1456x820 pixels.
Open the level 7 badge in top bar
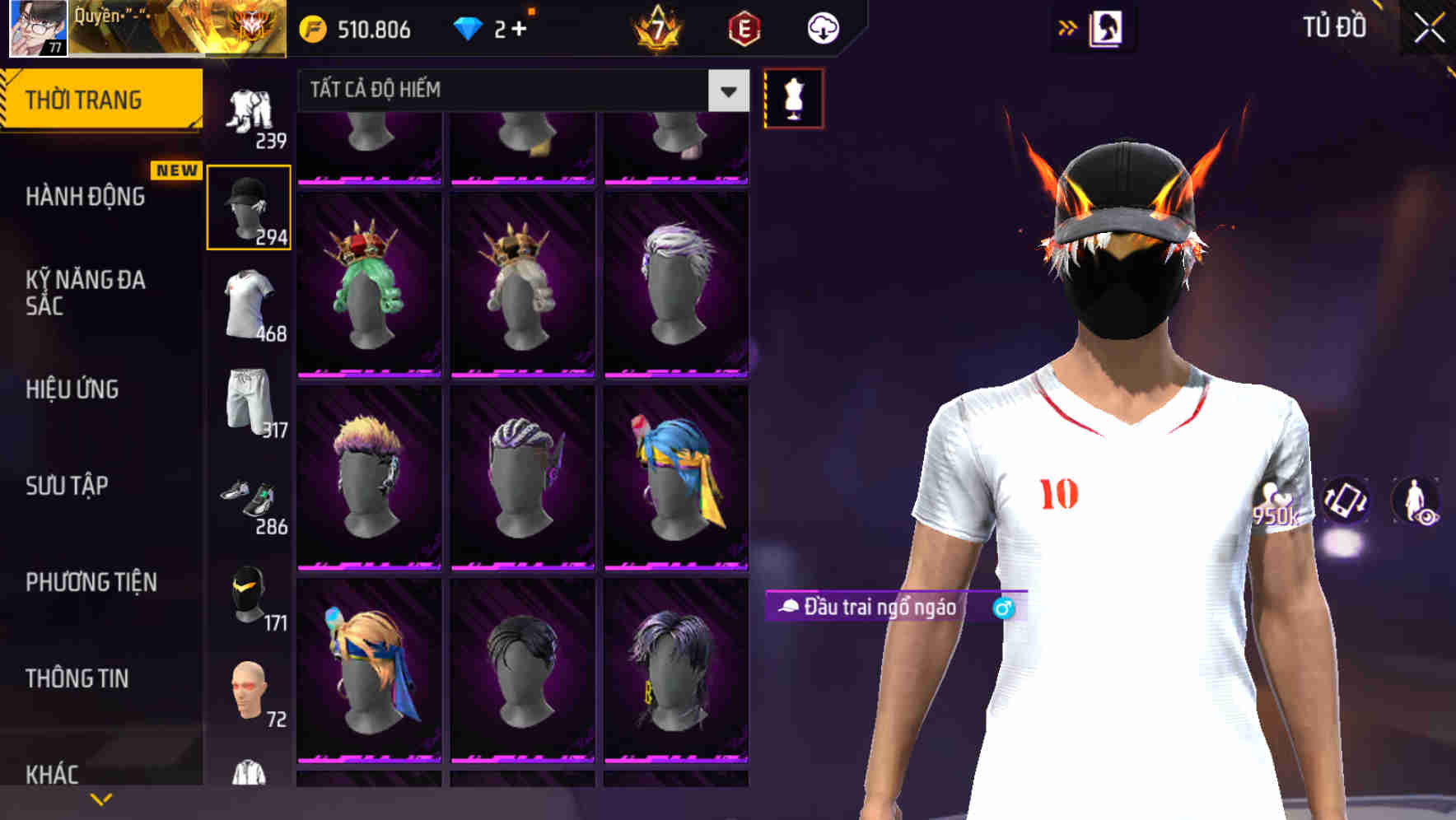(x=656, y=29)
